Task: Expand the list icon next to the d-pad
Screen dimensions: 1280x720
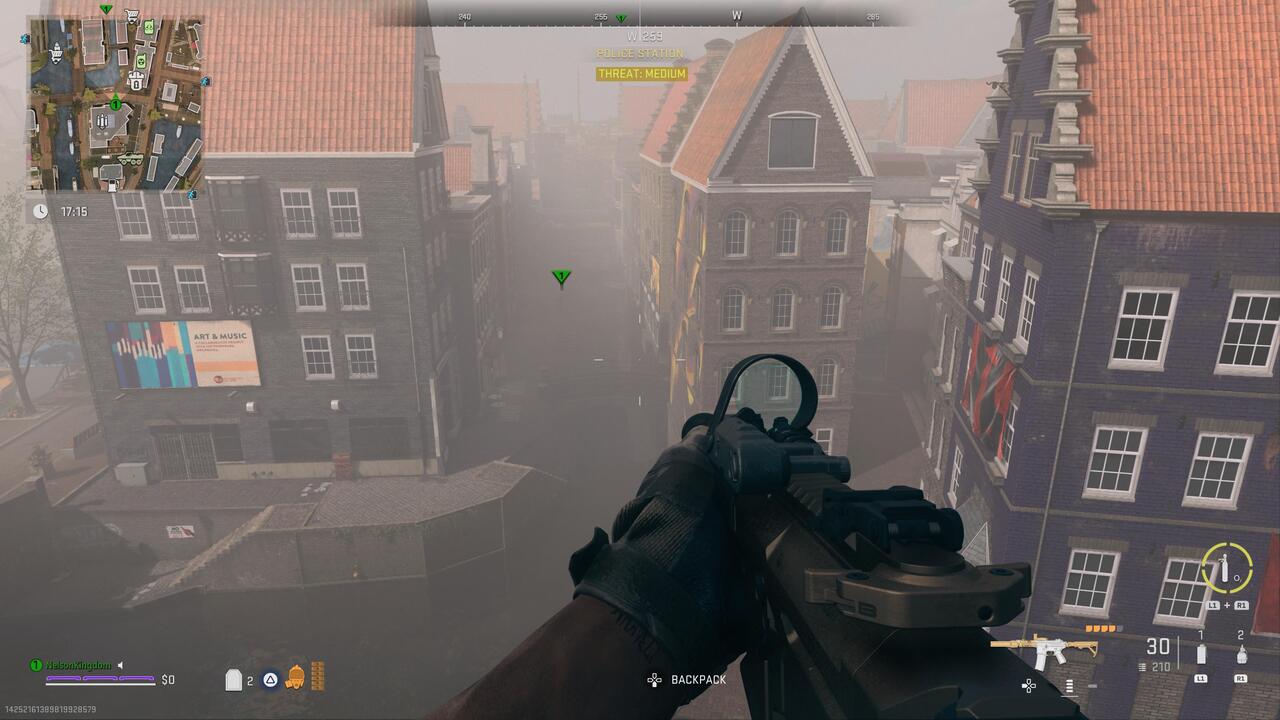Action: coord(1070,686)
